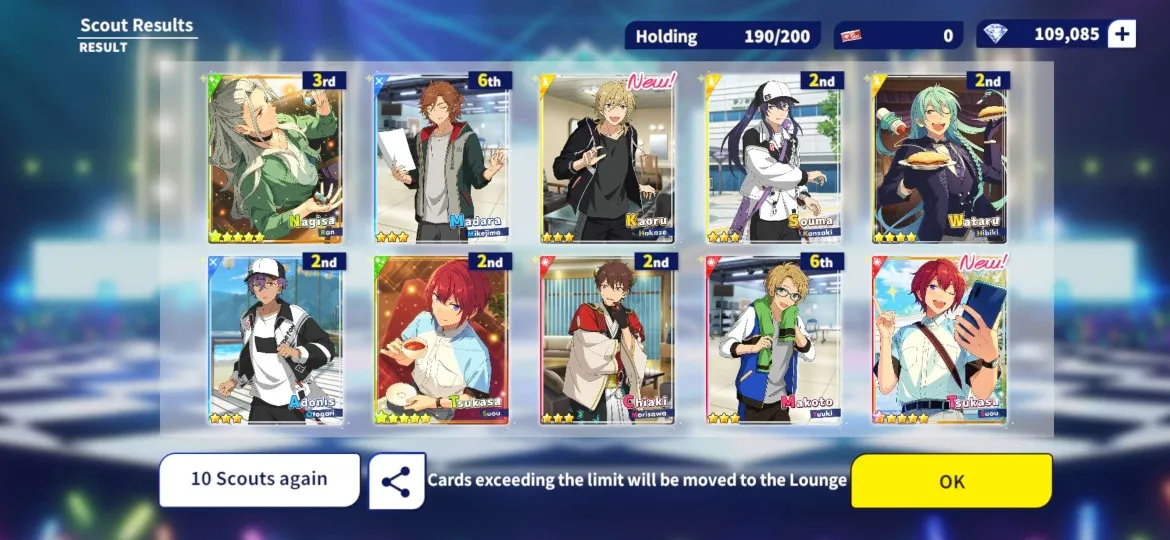
Task: Select the Wataru Hibiki card
Action: pos(940,158)
